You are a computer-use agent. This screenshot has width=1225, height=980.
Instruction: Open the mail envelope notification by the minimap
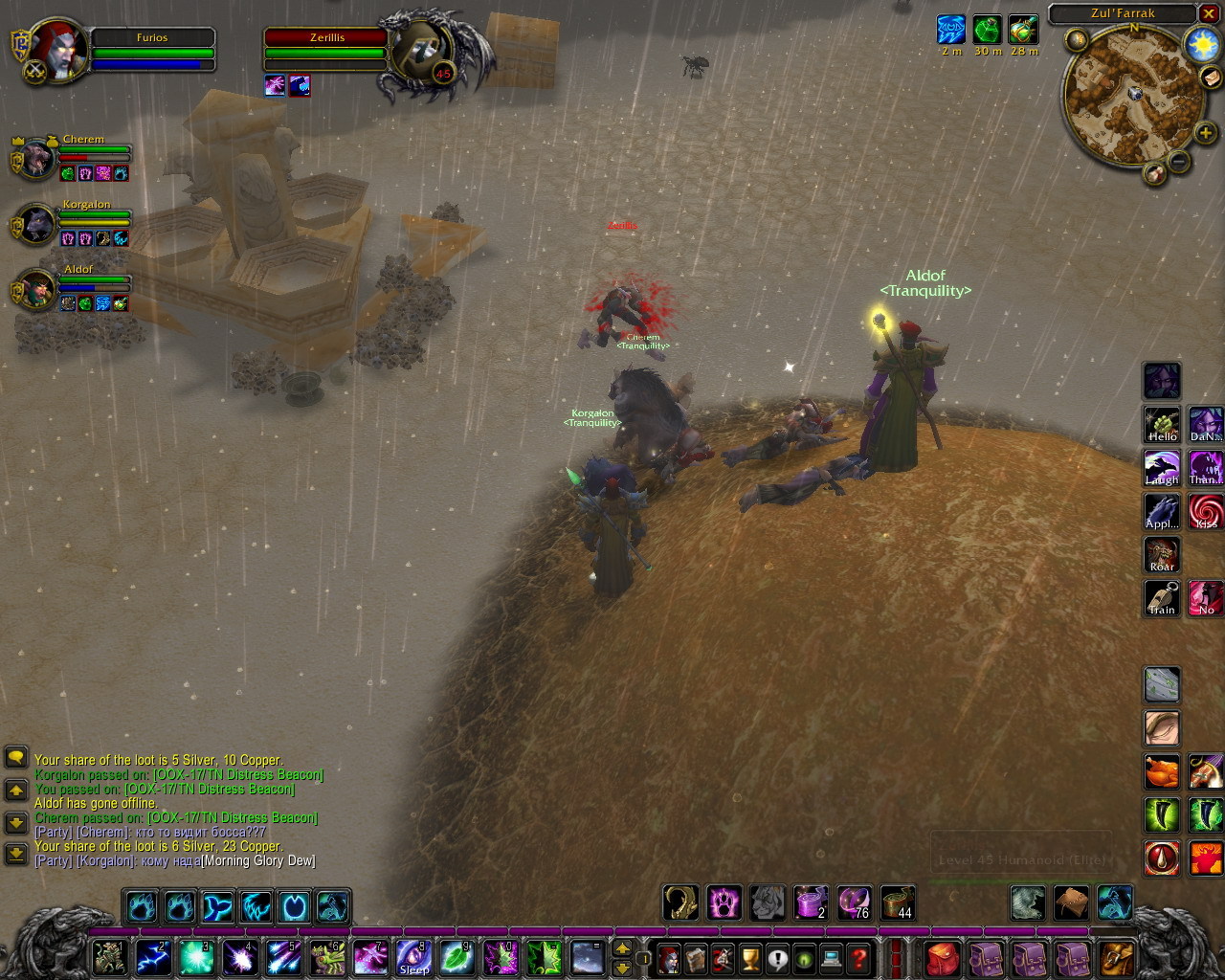1211,79
